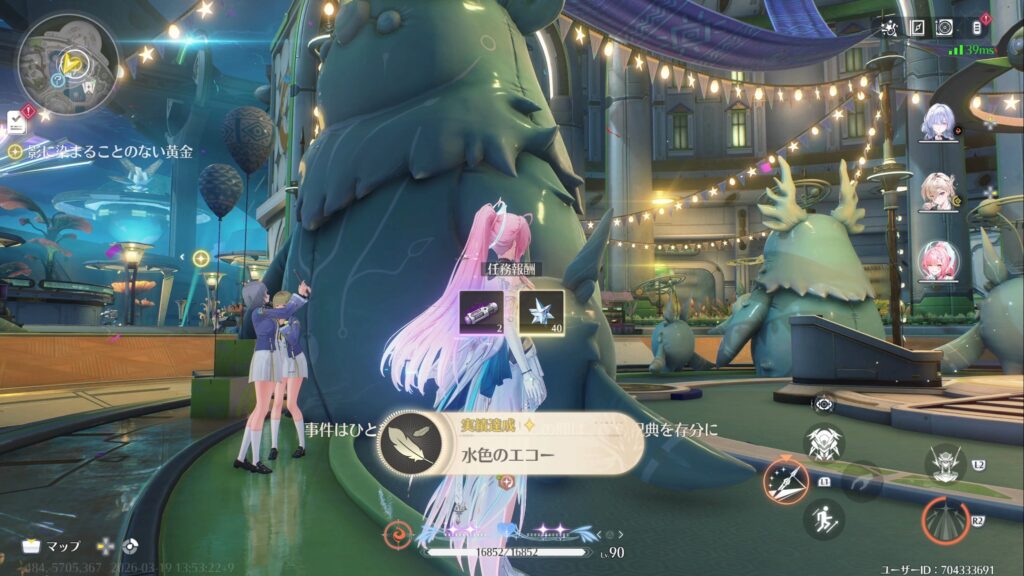Open the マップ map button
Image resolution: width=1024 pixels, height=576 pixels.
pyautogui.click(x=52, y=547)
